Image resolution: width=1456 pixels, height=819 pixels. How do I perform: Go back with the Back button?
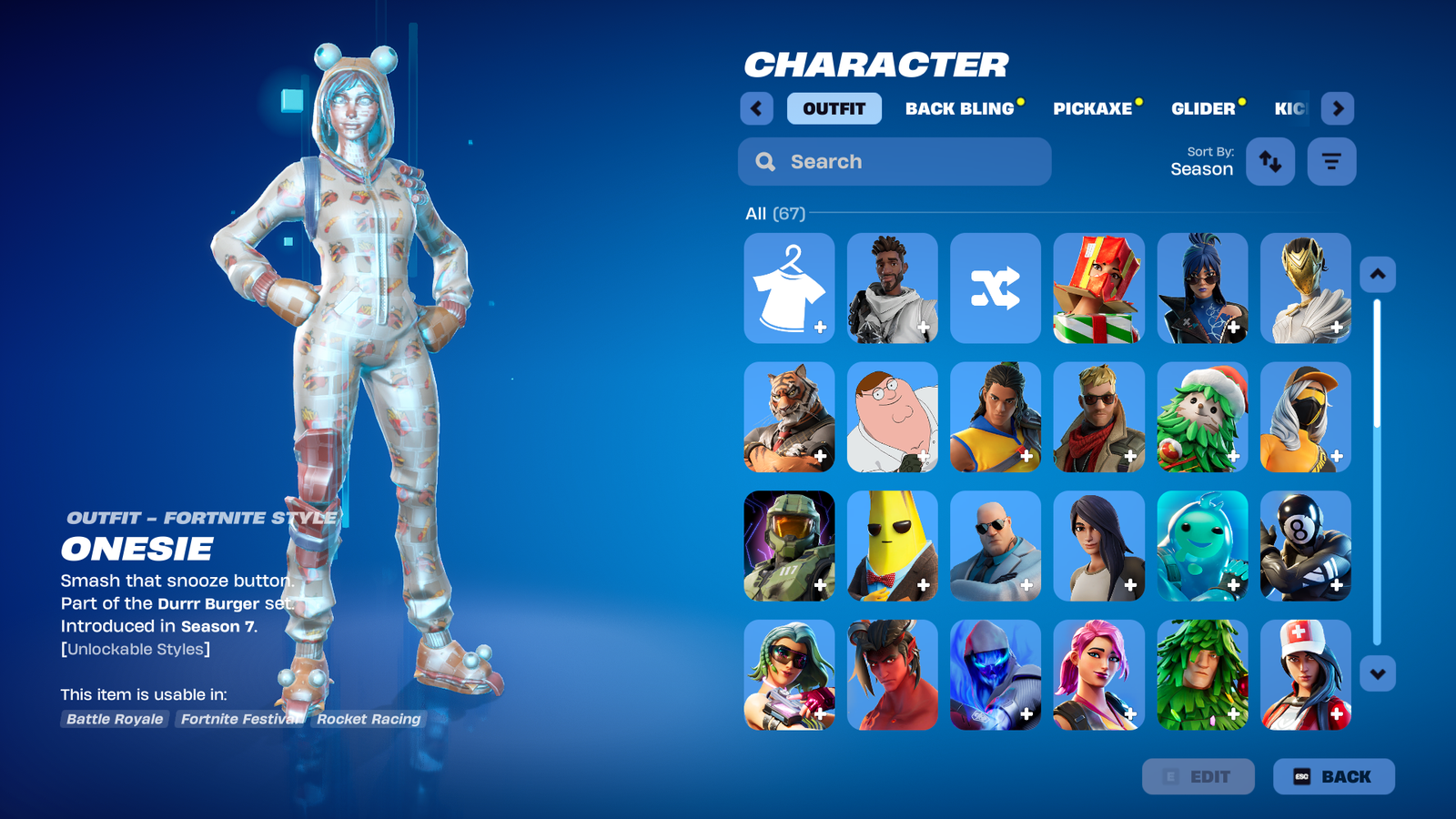[1333, 776]
